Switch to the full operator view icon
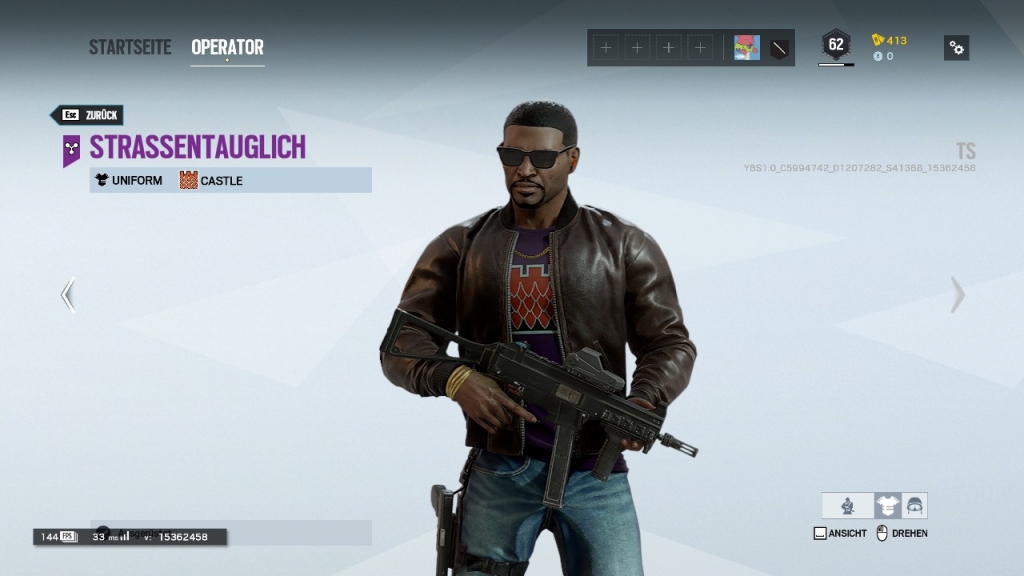Screen dimensions: 1024x576 [848, 506]
